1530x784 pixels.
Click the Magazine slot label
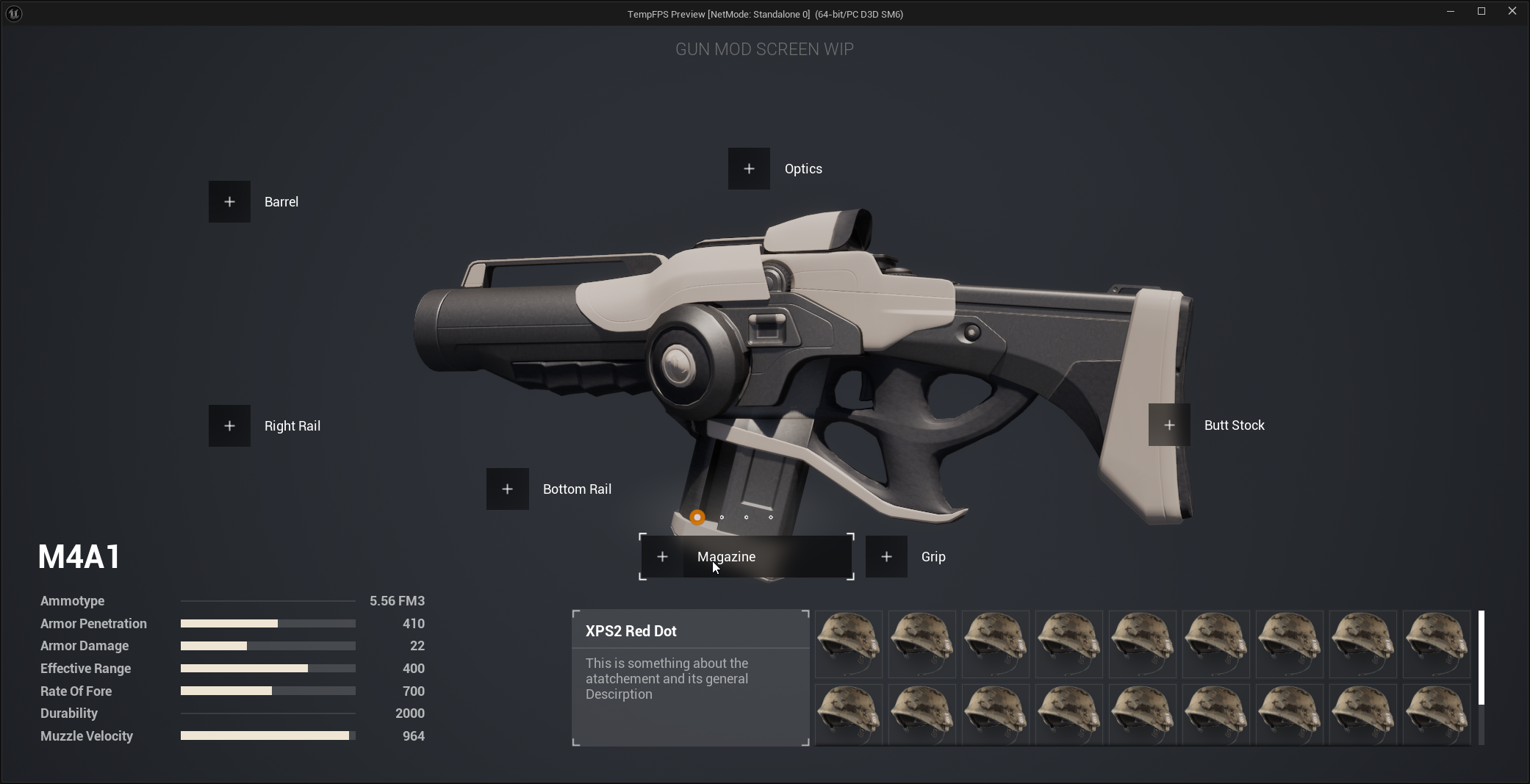click(x=726, y=556)
